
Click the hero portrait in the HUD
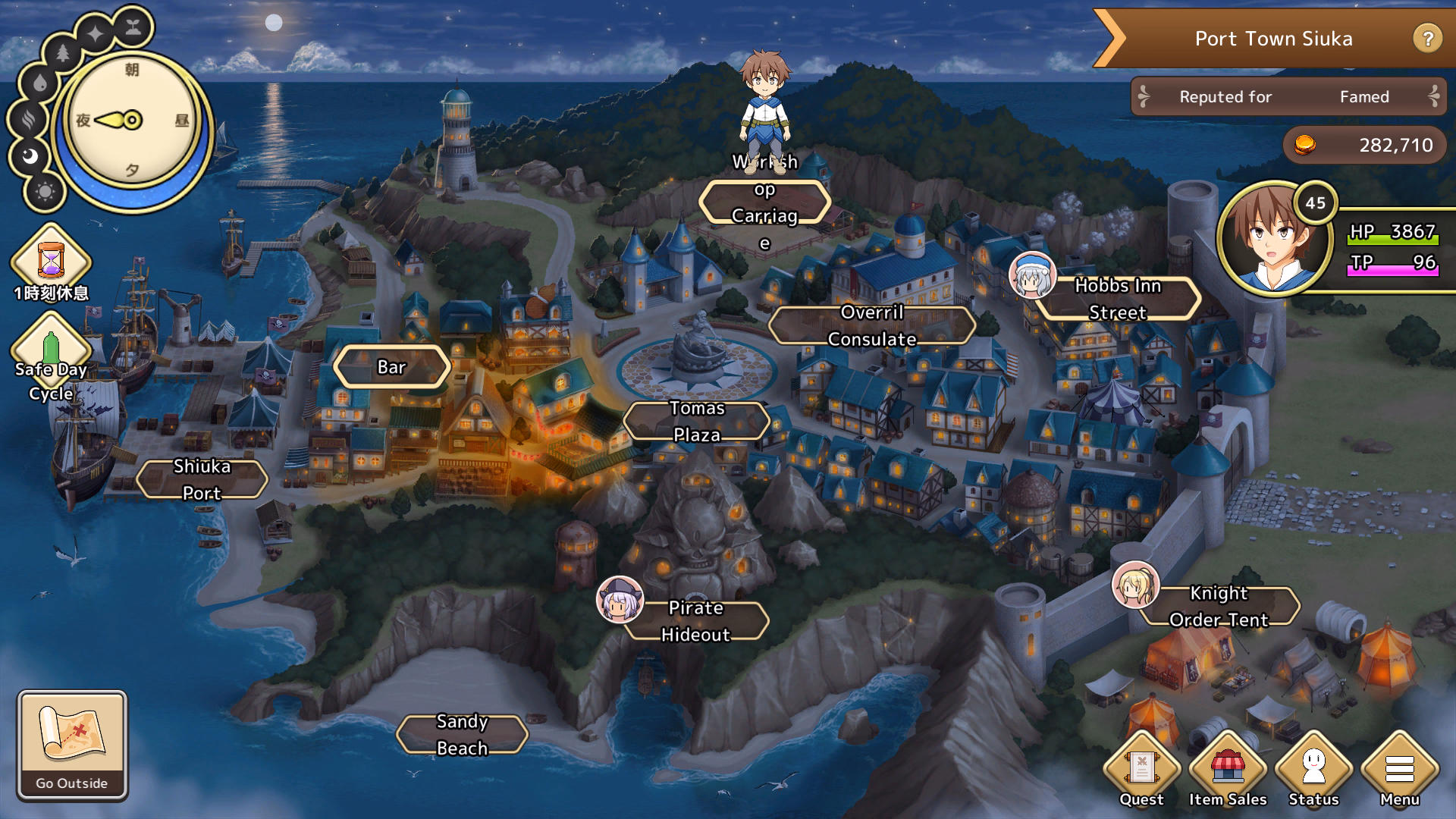click(x=1274, y=238)
